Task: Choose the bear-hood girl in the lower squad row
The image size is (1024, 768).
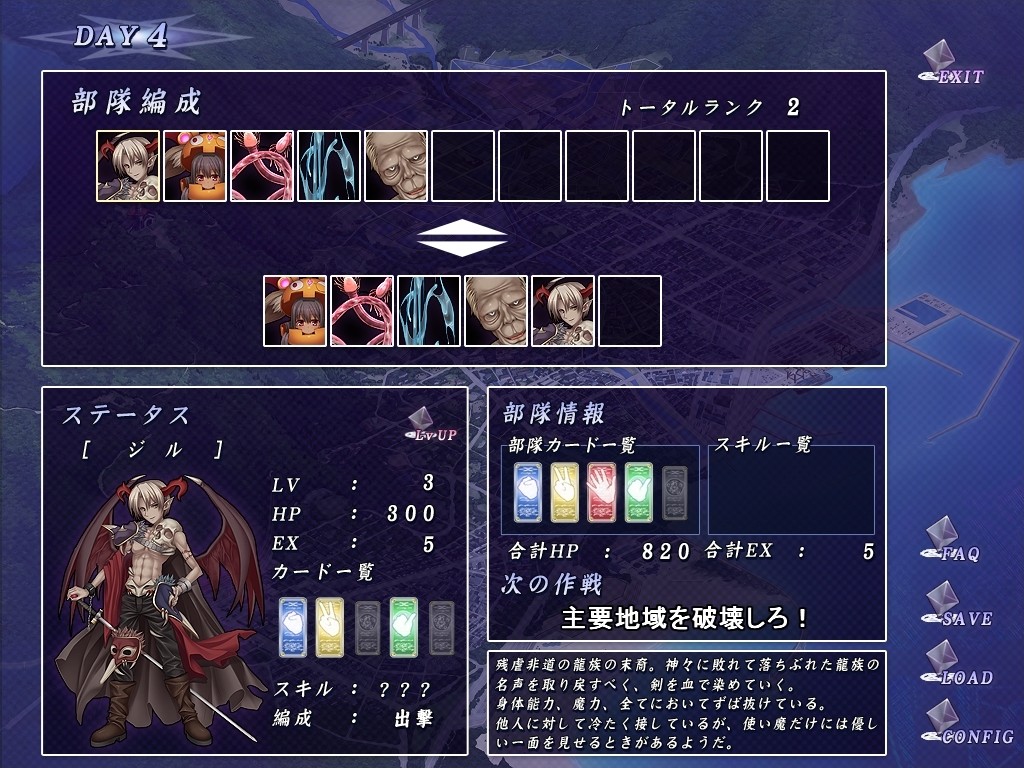Action: pyautogui.click(x=295, y=311)
